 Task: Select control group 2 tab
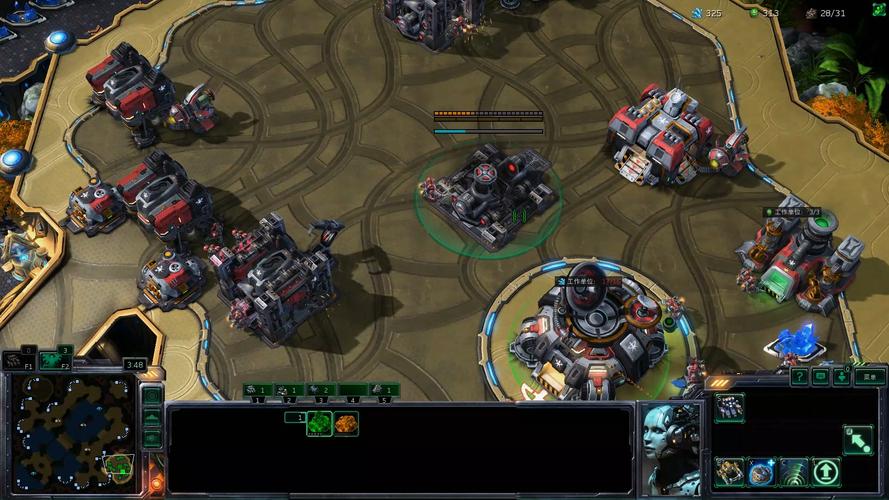[288, 390]
